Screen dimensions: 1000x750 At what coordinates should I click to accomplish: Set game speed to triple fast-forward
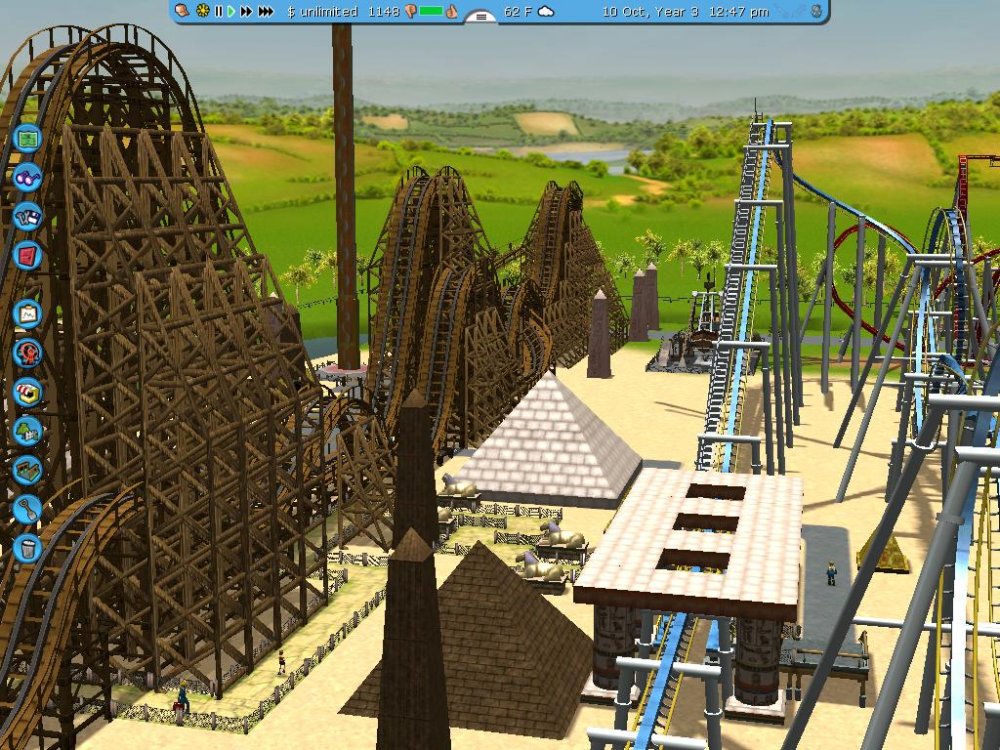point(265,11)
